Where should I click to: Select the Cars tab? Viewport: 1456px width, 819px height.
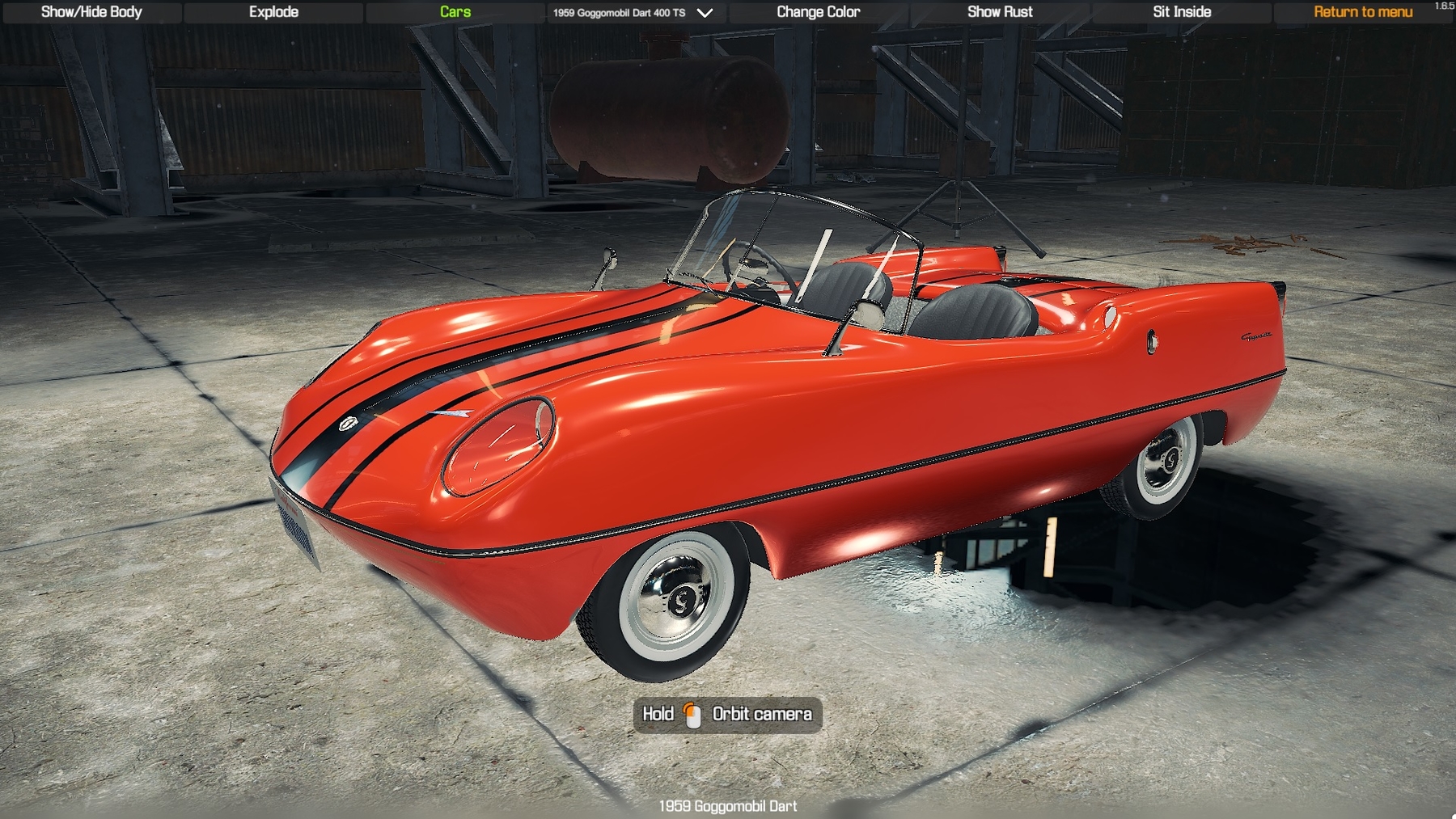[455, 12]
